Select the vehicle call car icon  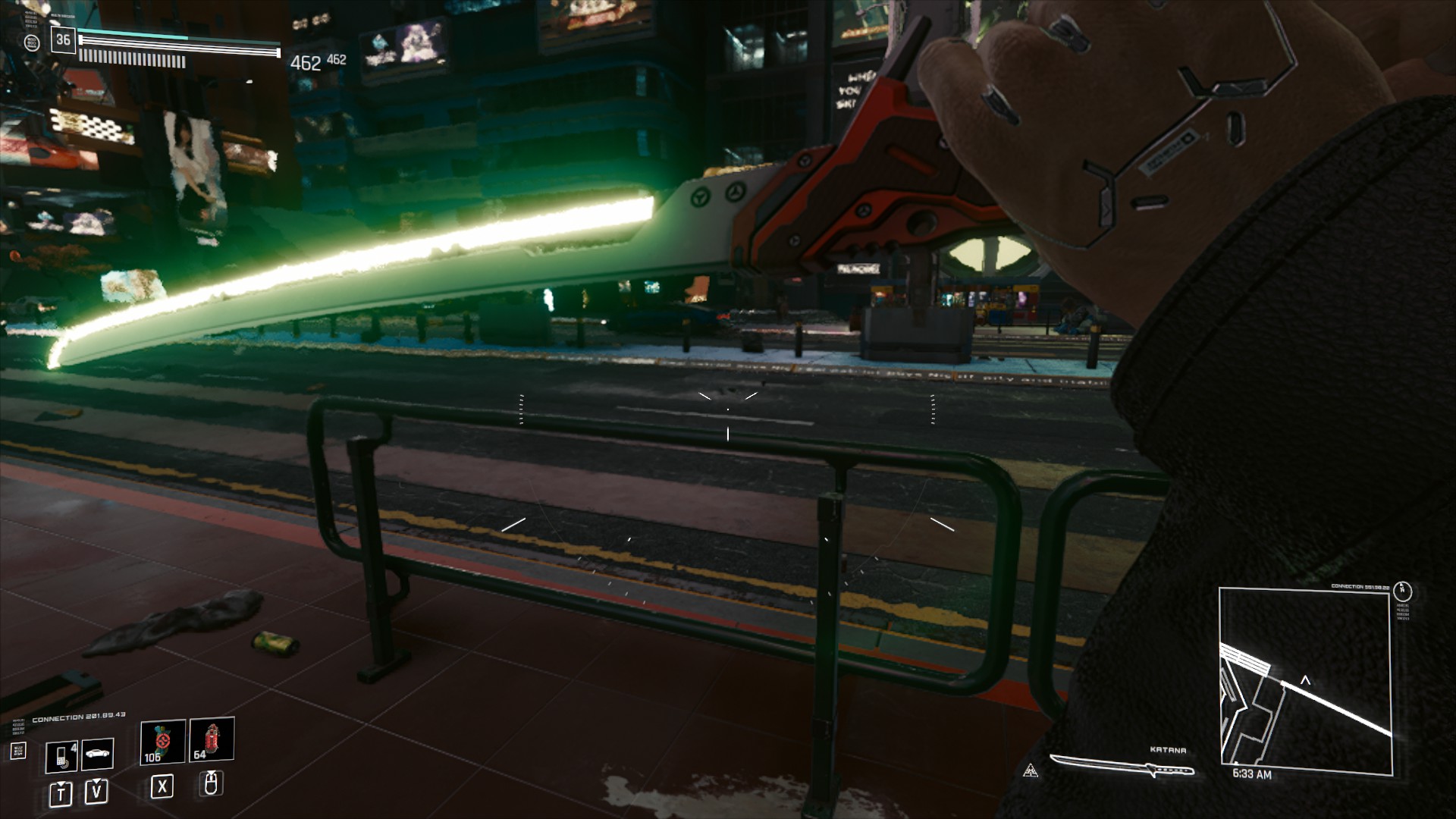[98, 754]
